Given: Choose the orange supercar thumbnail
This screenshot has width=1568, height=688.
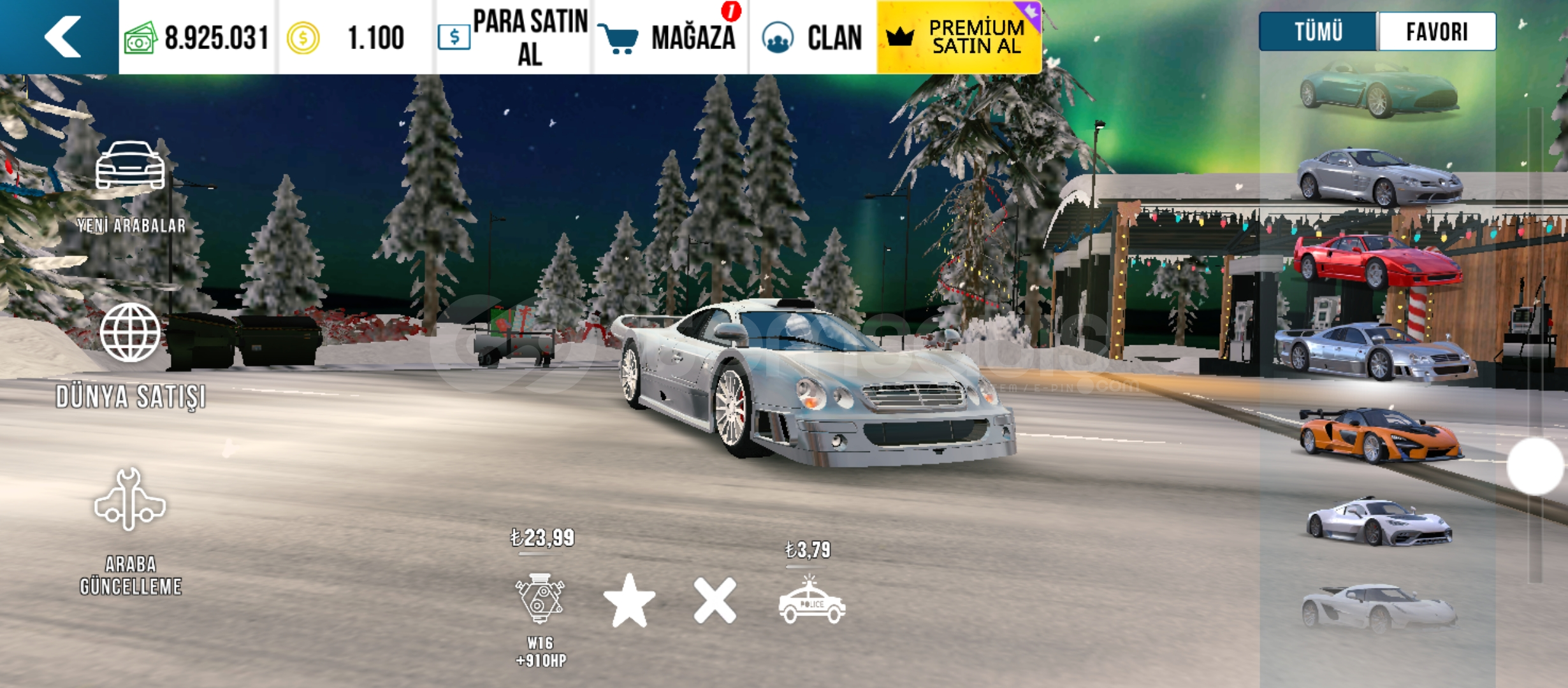Looking at the screenshot, I should tap(1380, 435).
